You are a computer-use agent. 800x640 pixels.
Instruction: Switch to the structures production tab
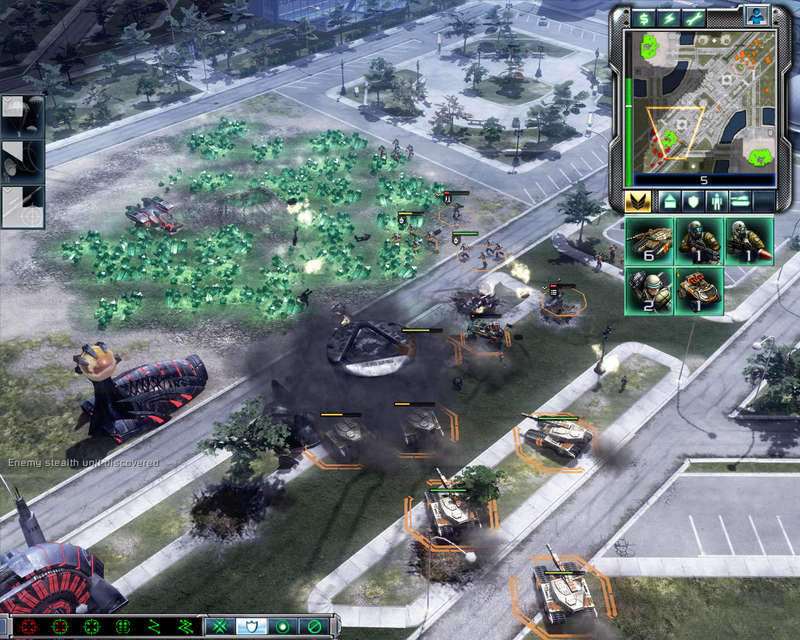point(667,201)
